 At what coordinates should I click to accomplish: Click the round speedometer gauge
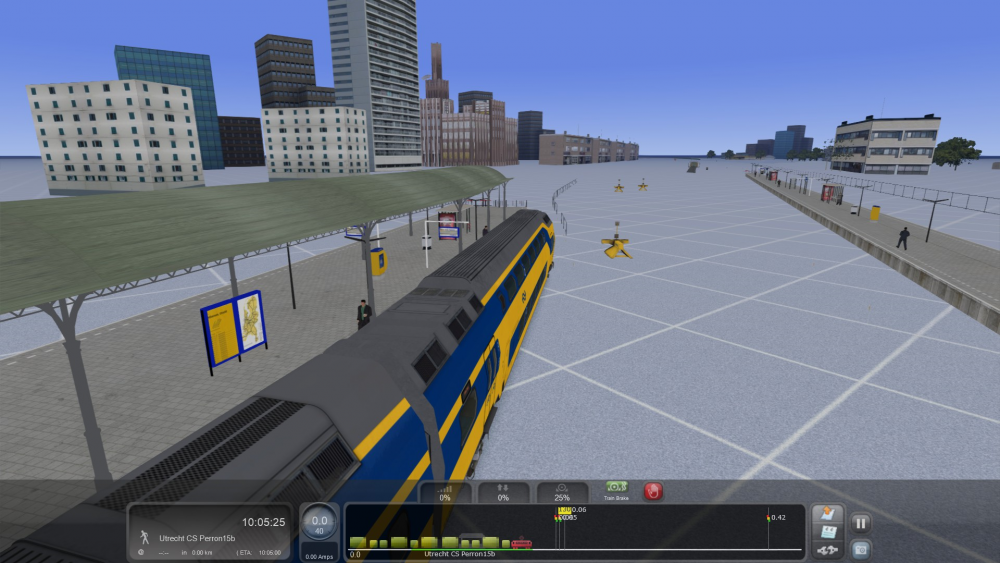[x=320, y=523]
